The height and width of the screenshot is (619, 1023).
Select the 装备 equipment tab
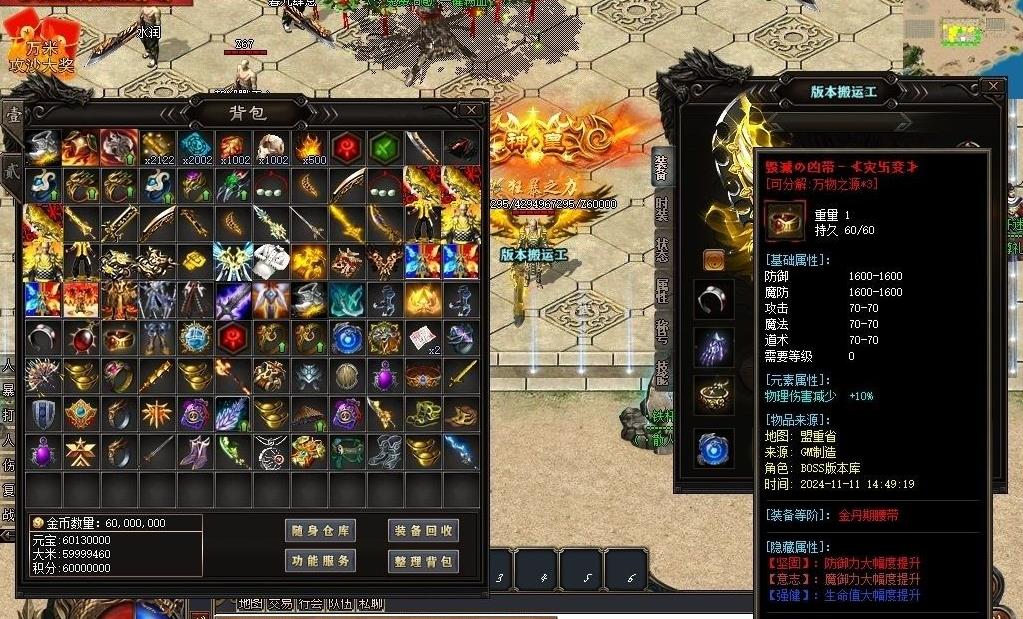(x=662, y=167)
